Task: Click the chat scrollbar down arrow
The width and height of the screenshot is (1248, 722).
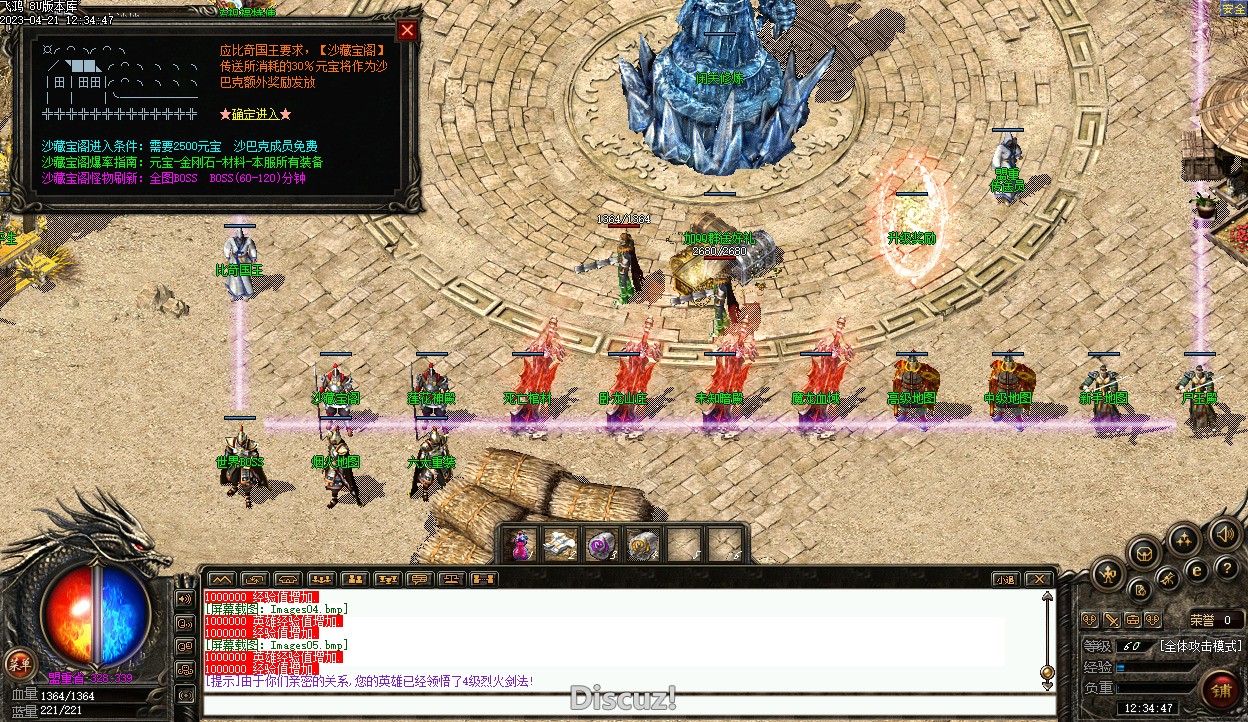Action: pos(1047,685)
